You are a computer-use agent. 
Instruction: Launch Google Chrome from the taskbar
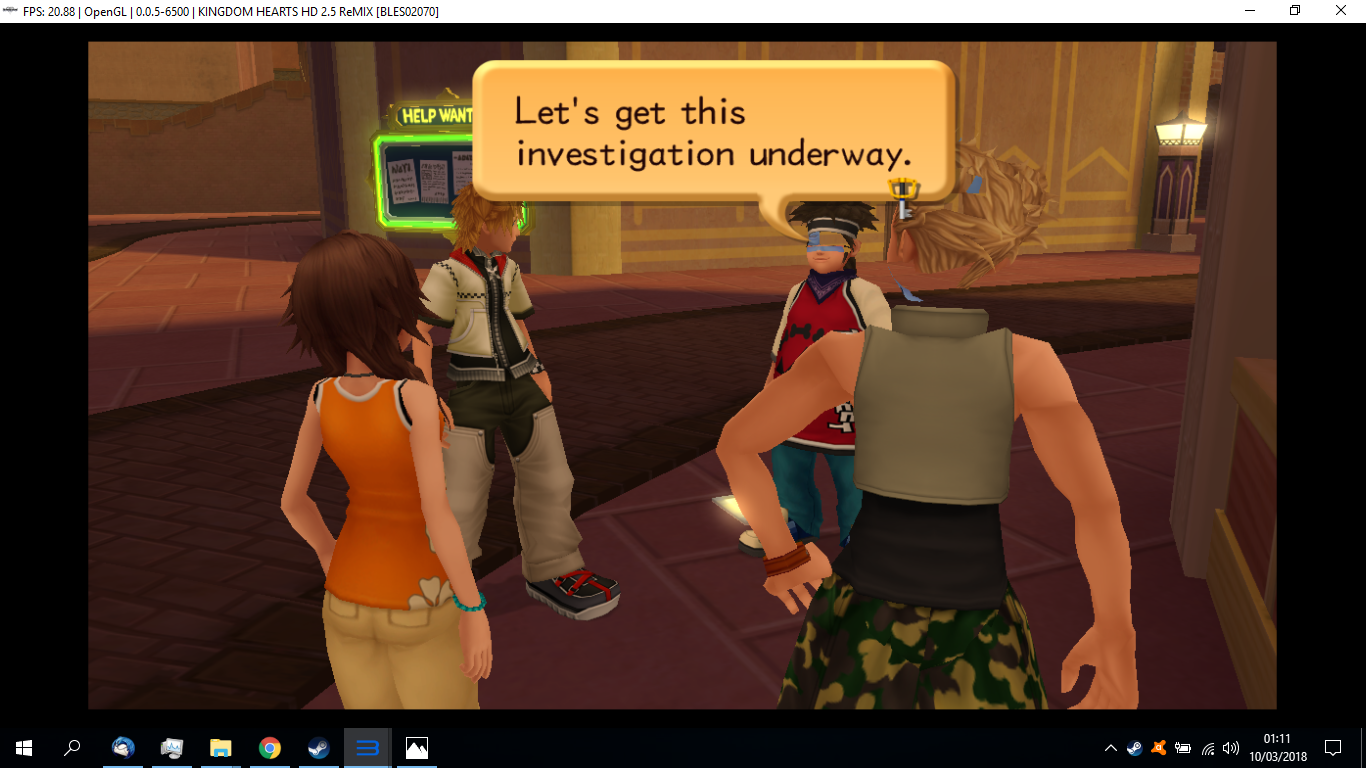click(269, 748)
